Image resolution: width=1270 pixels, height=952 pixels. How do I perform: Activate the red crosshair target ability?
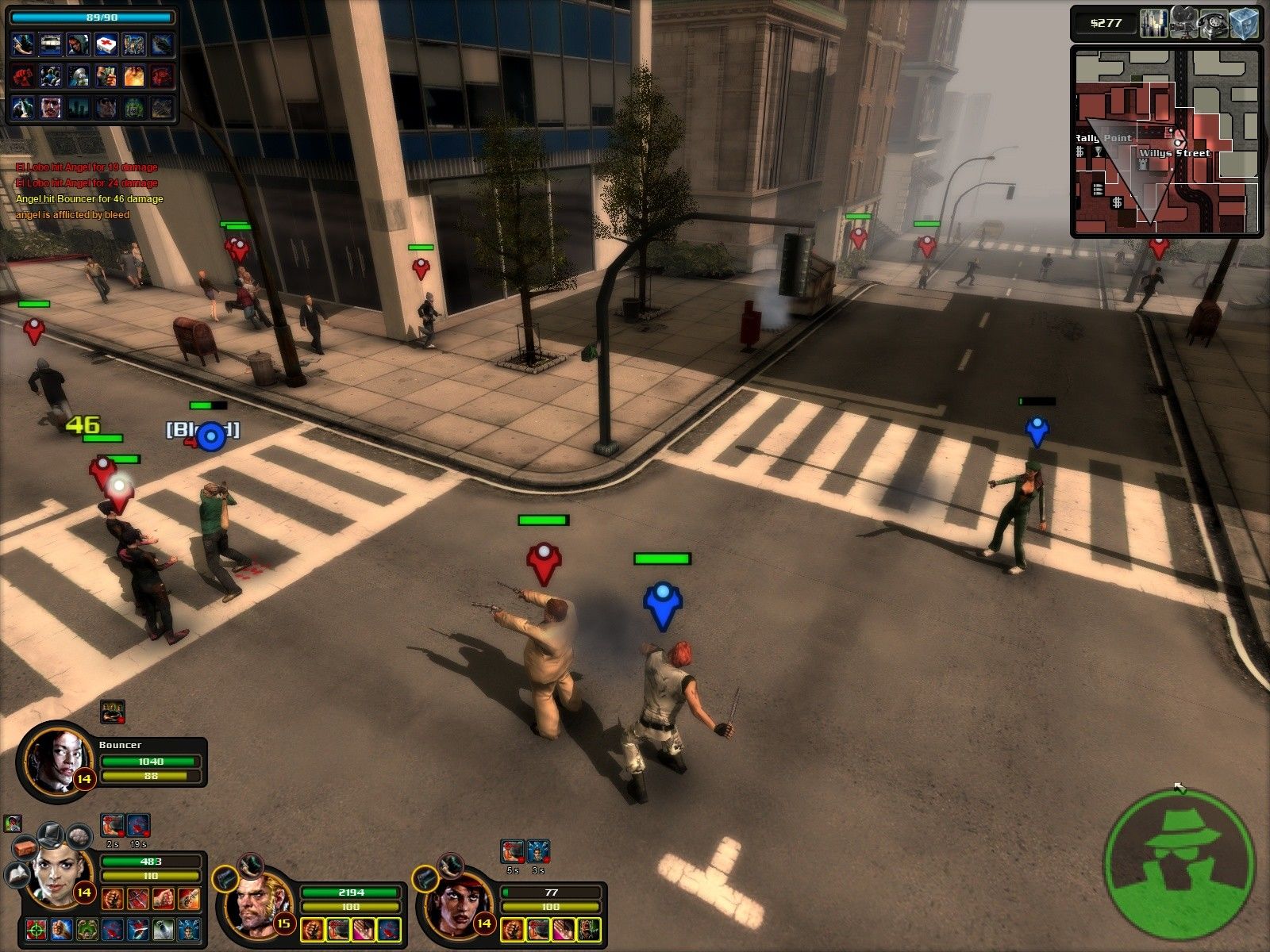[x=35, y=929]
